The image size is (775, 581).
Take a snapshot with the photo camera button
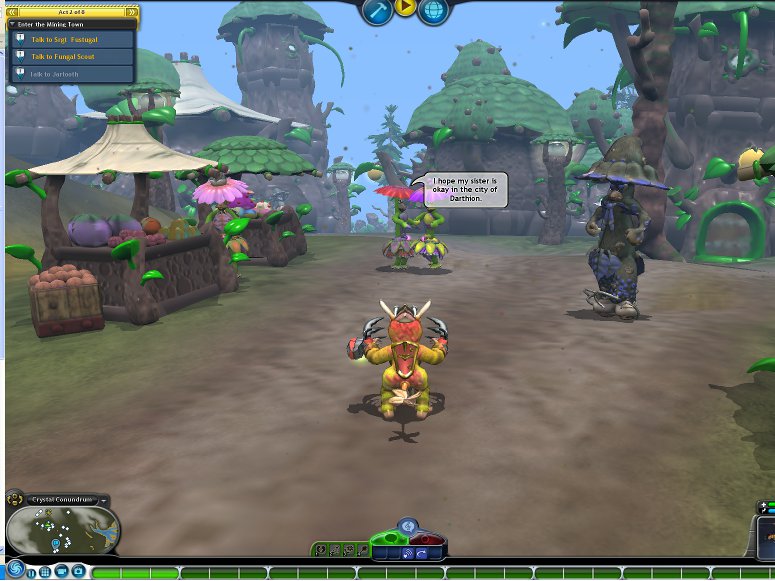79,573
